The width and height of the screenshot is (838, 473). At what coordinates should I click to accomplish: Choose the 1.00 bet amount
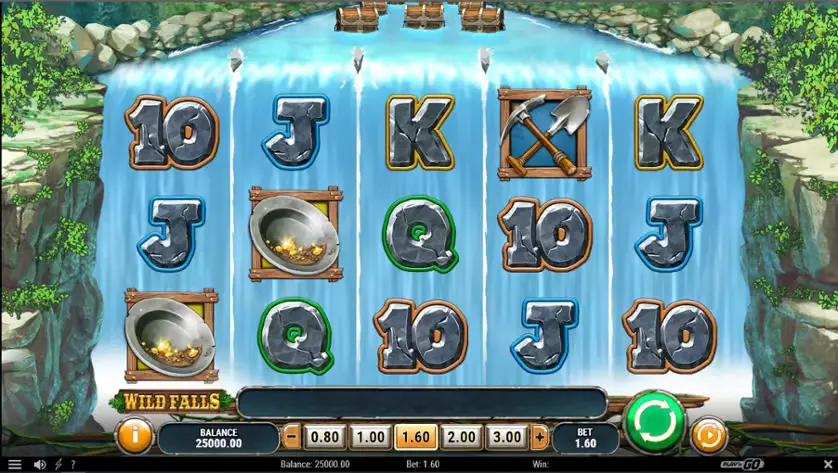(369, 437)
